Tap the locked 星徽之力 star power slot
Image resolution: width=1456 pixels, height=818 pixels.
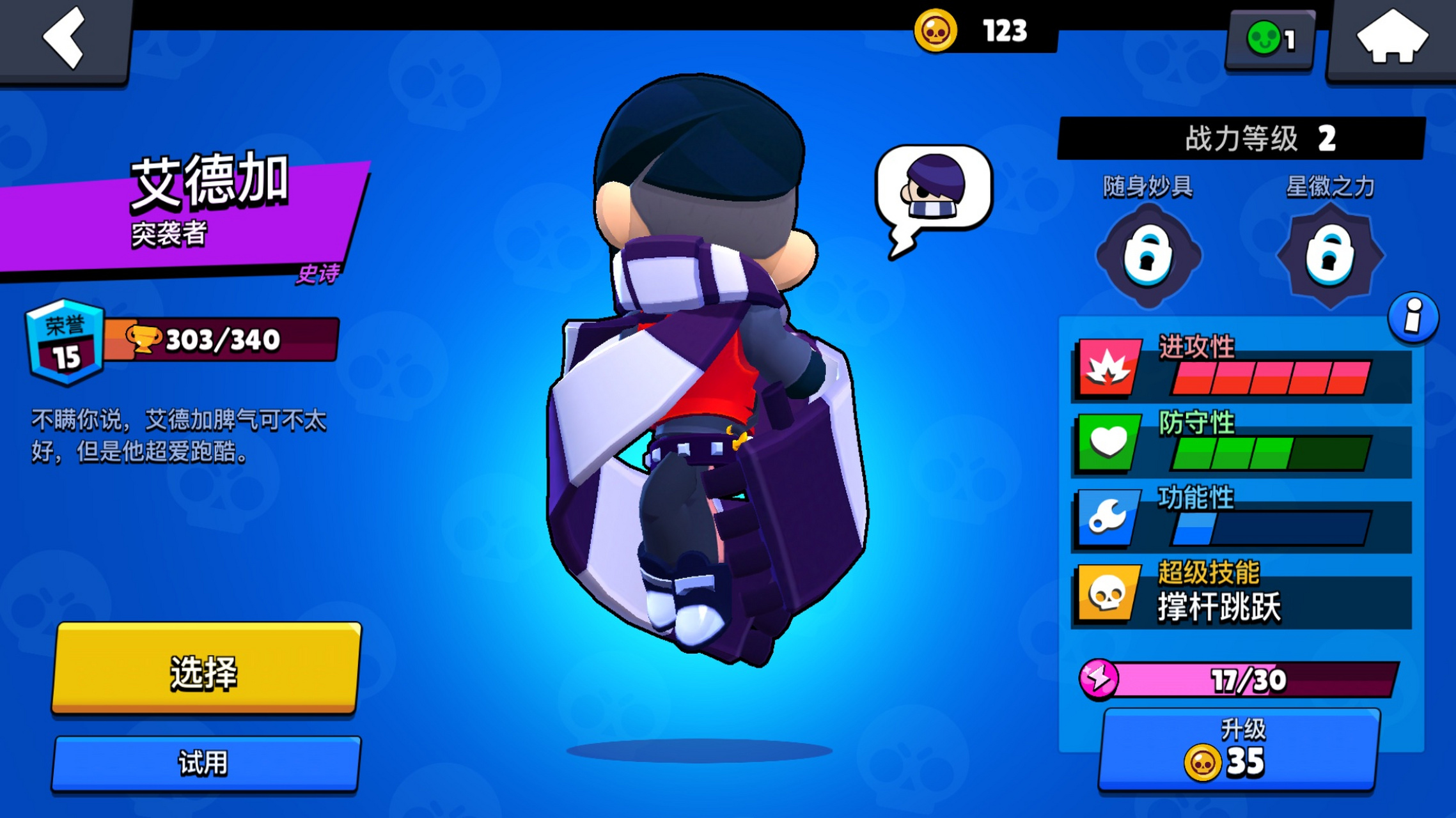1330,256
